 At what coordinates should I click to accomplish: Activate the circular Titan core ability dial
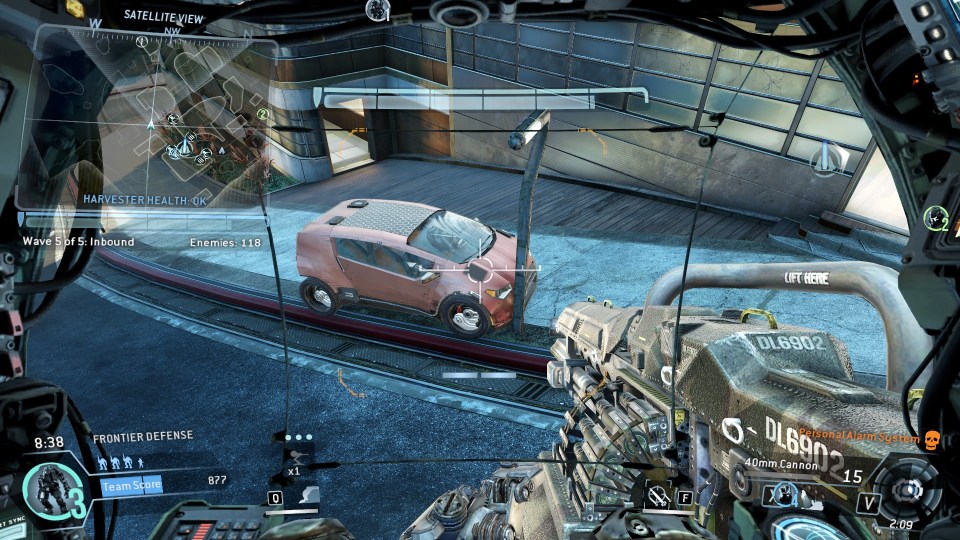click(908, 489)
